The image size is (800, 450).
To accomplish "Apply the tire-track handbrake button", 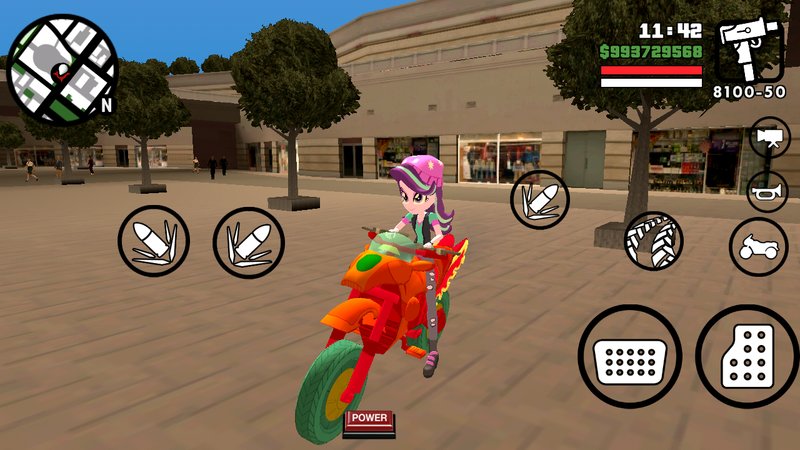I will 653,240.
